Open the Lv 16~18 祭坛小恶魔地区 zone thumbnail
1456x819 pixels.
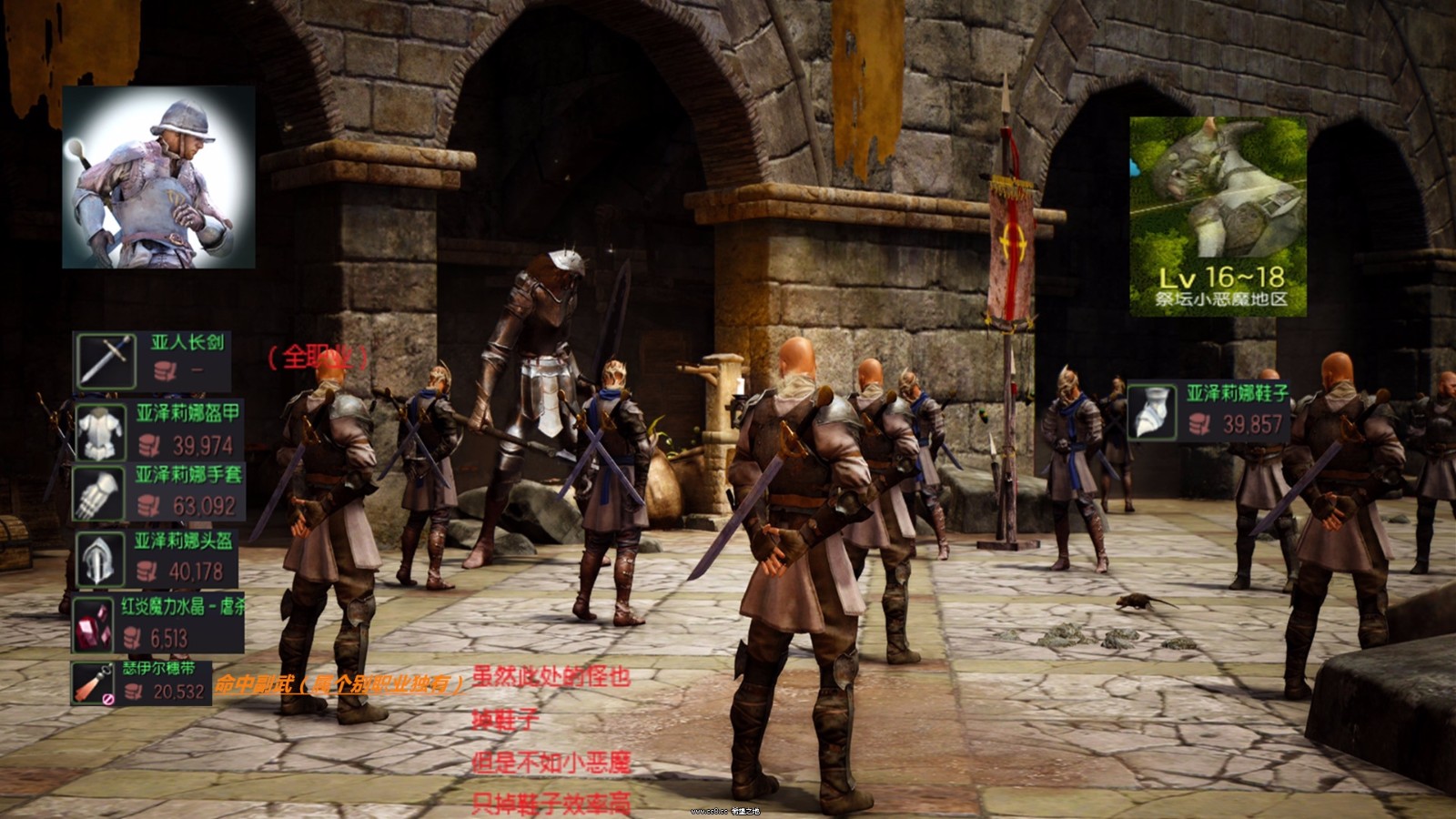(1218, 217)
